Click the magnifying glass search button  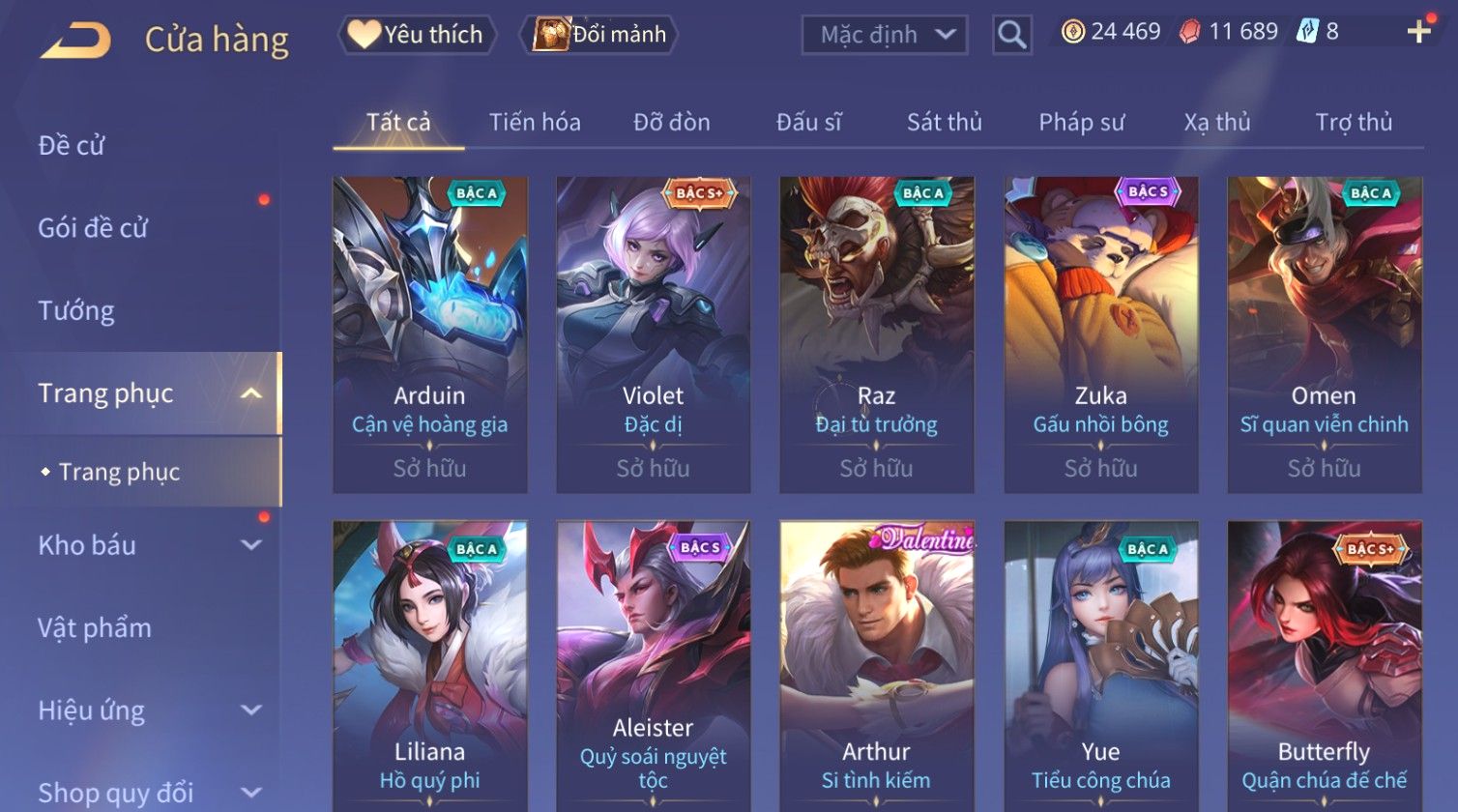(x=1011, y=35)
